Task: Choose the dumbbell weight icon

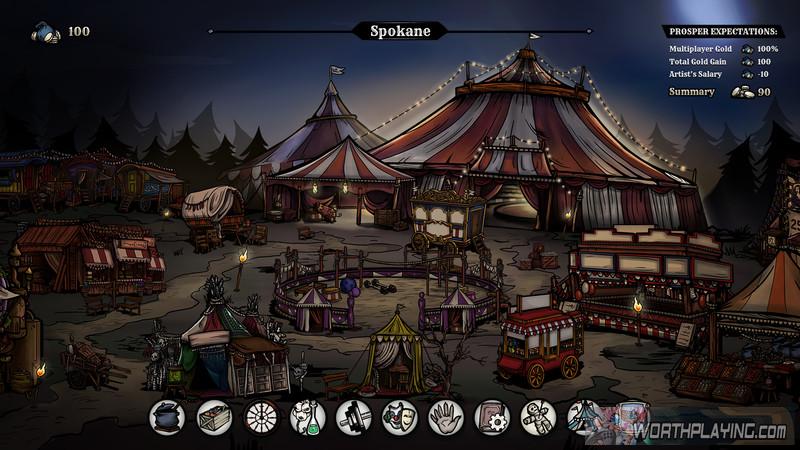Action: (354, 416)
